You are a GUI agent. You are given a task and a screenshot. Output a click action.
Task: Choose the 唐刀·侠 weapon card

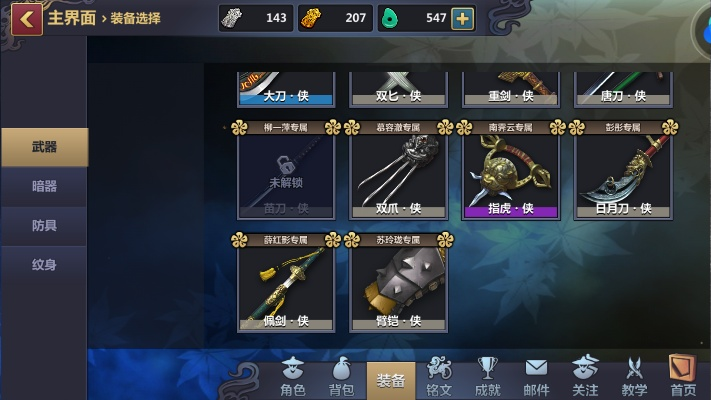coord(622,88)
